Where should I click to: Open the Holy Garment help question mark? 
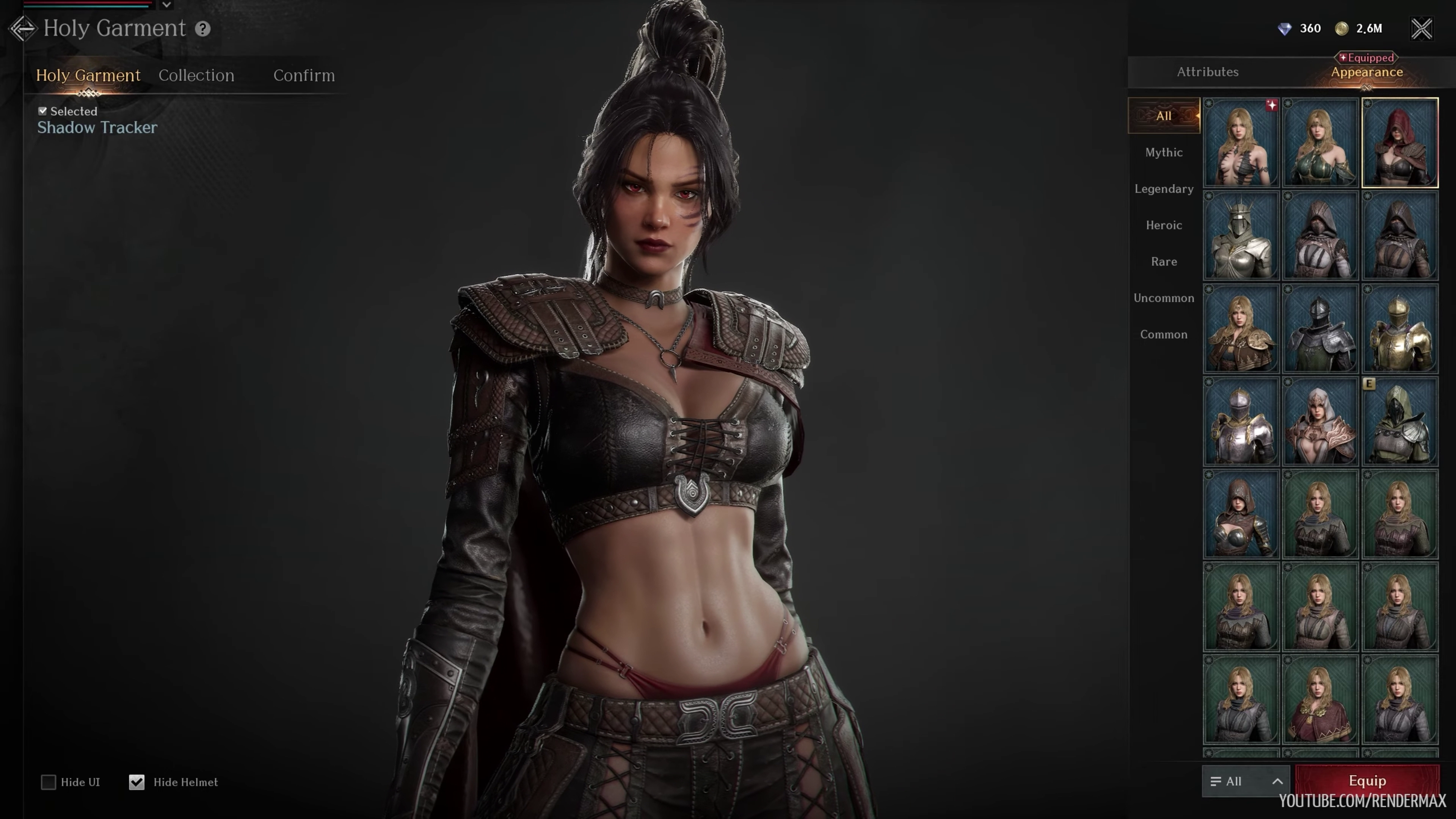pos(202,29)
